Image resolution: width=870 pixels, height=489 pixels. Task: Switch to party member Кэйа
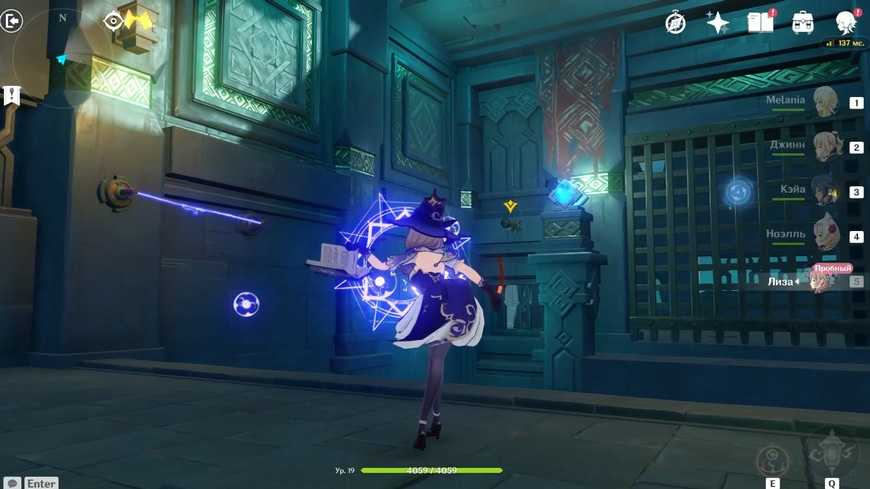click(x=825, y=191)
